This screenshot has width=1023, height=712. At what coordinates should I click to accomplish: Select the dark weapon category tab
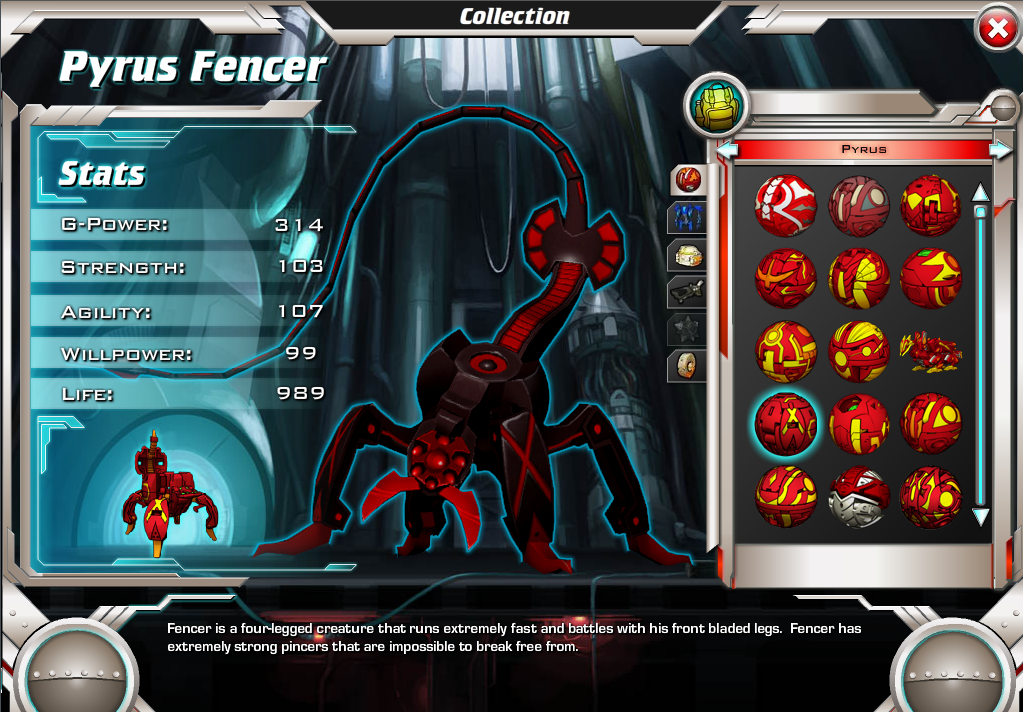(688, 292)
